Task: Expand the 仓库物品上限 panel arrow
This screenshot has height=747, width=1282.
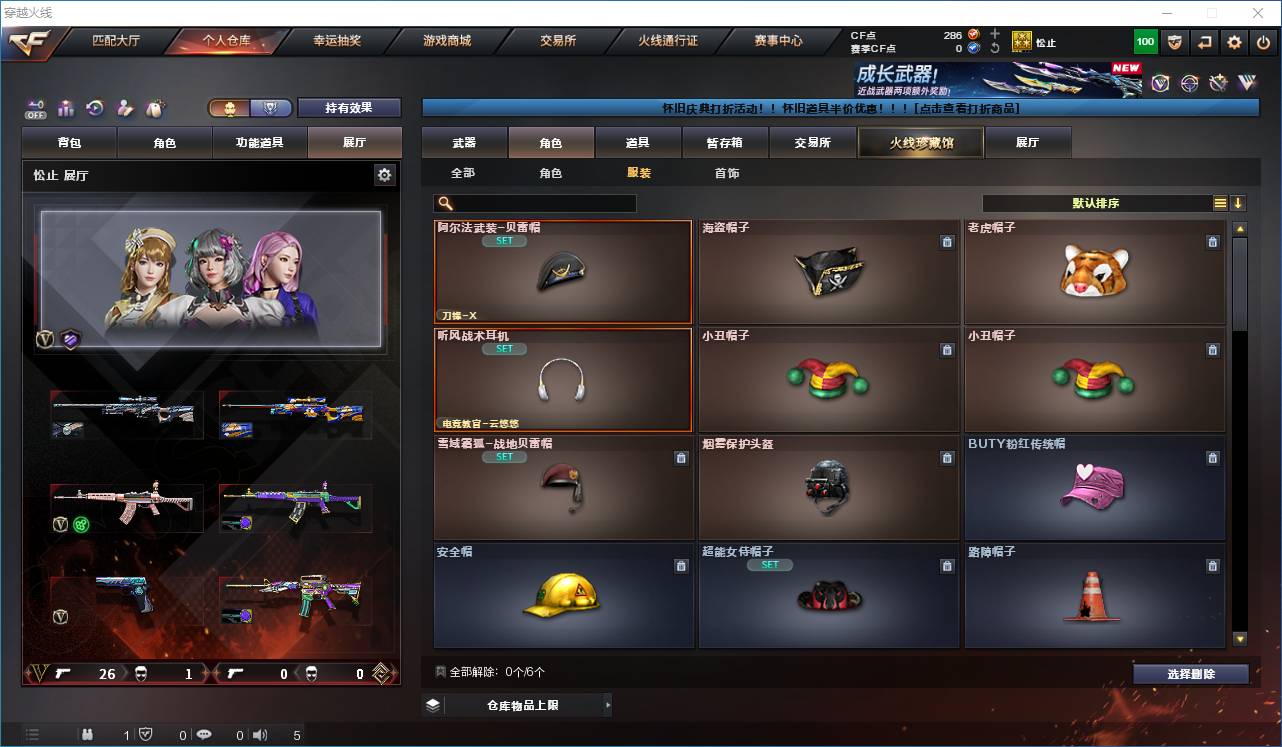Action: click(608, 705)
